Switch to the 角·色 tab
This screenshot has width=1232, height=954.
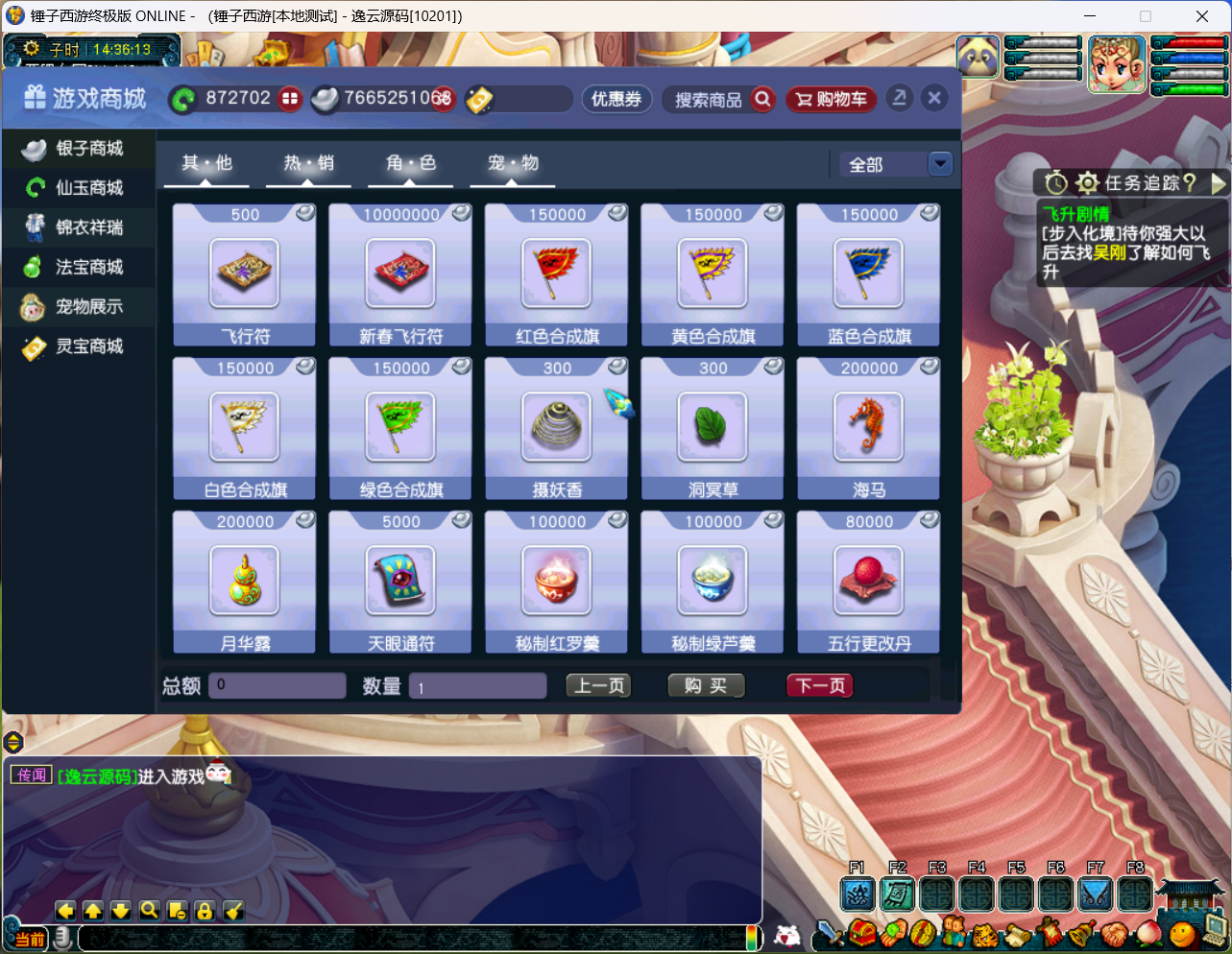pos(411,164)
